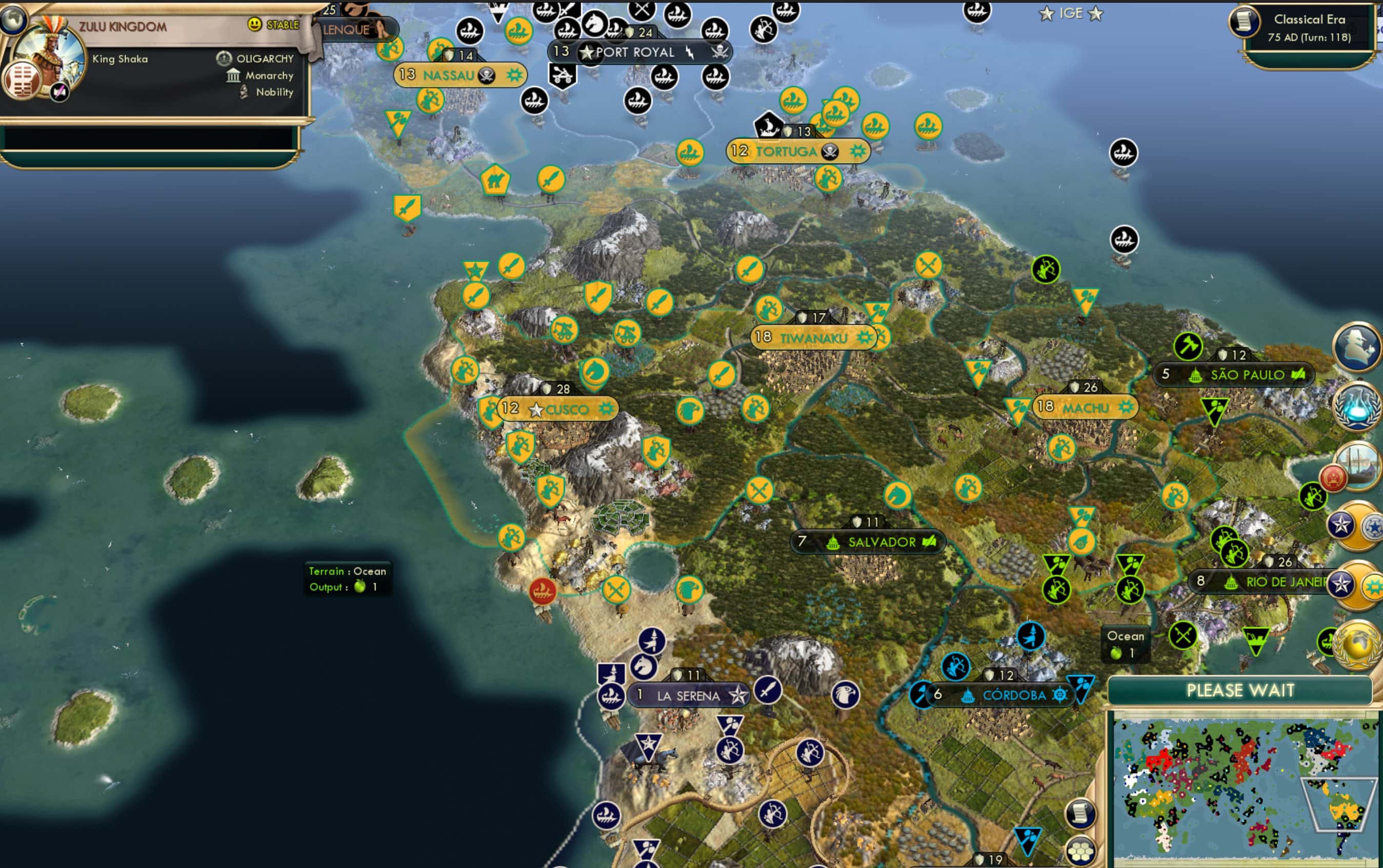This screenshot has width=1383, height=868.
Task: Open Social Policies via the scroll icon on leader portrait
Action: click(x=23, y=79)
